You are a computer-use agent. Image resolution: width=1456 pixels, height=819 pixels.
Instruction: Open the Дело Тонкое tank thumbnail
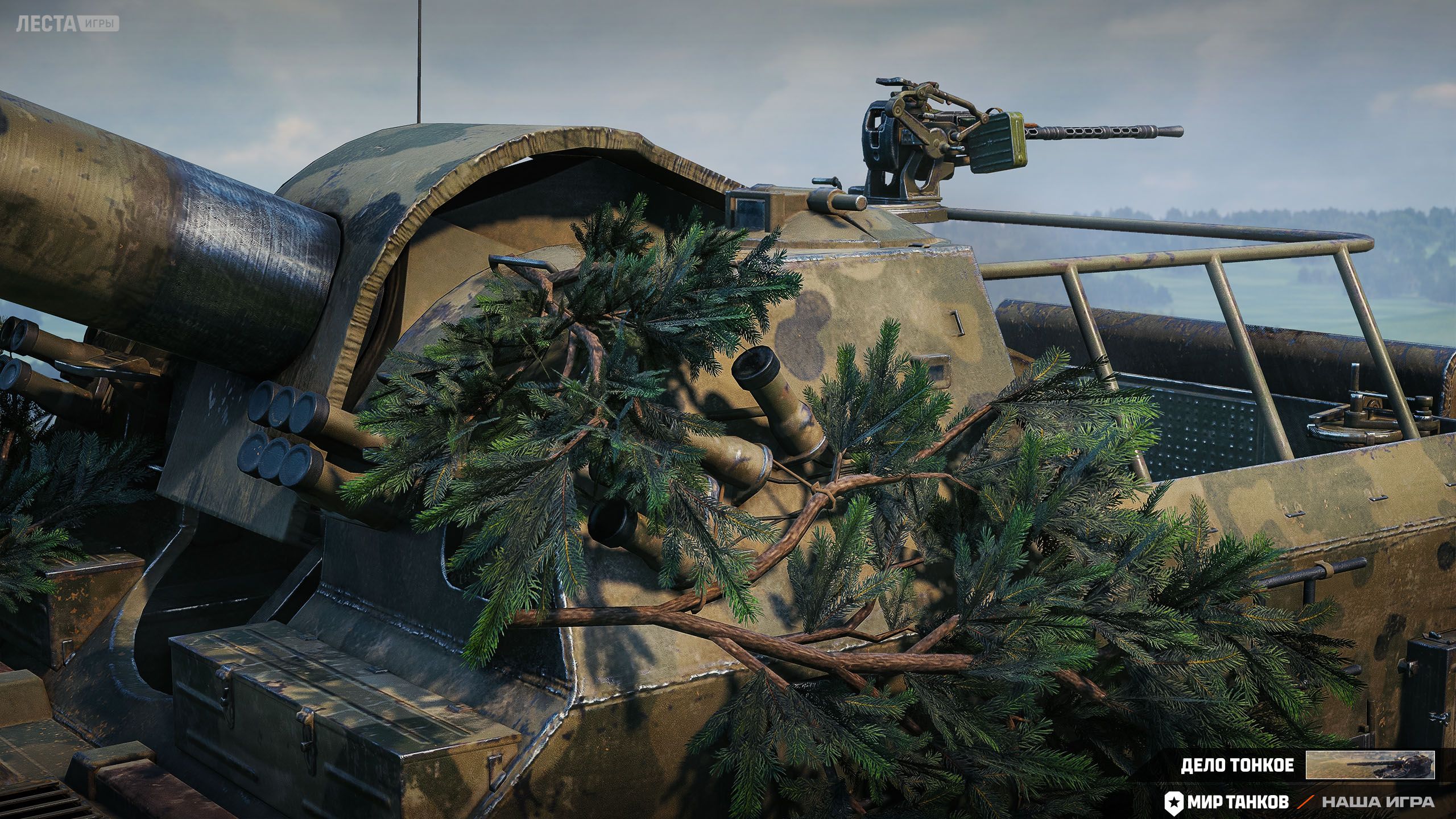click(x=1370, y=764)
